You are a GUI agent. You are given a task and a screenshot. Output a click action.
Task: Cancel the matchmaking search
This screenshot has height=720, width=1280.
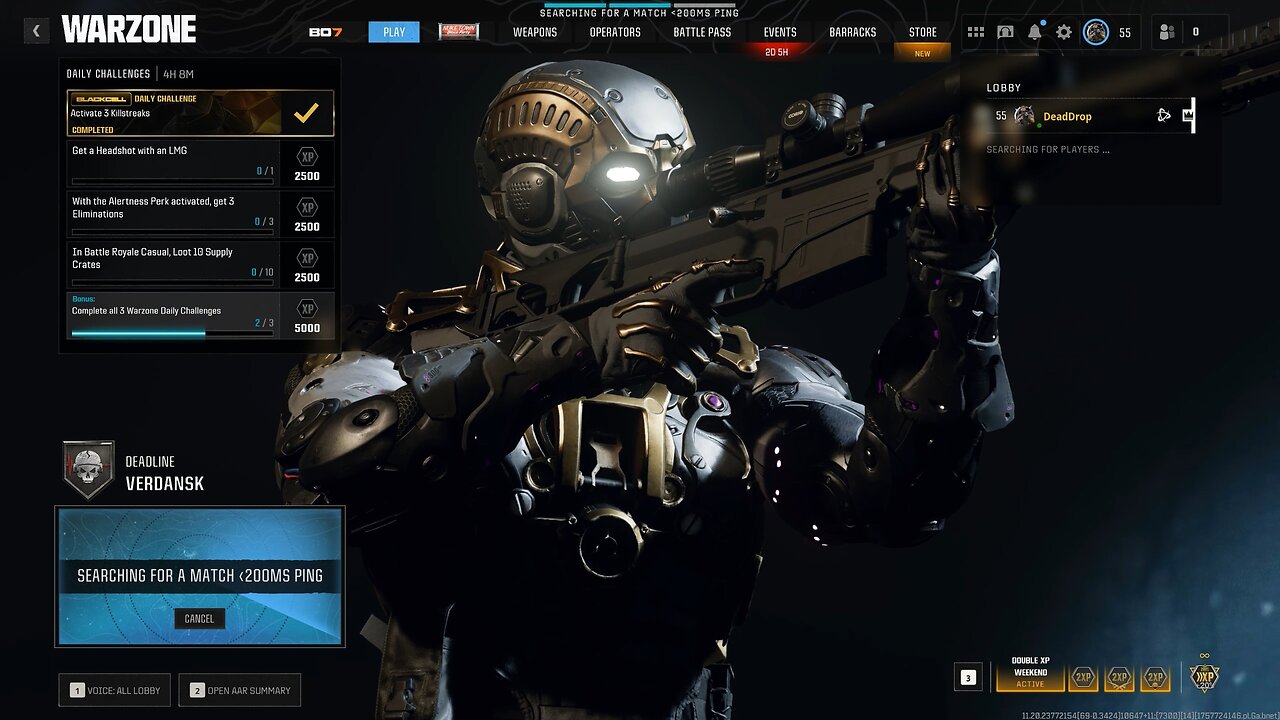point(199,618)
